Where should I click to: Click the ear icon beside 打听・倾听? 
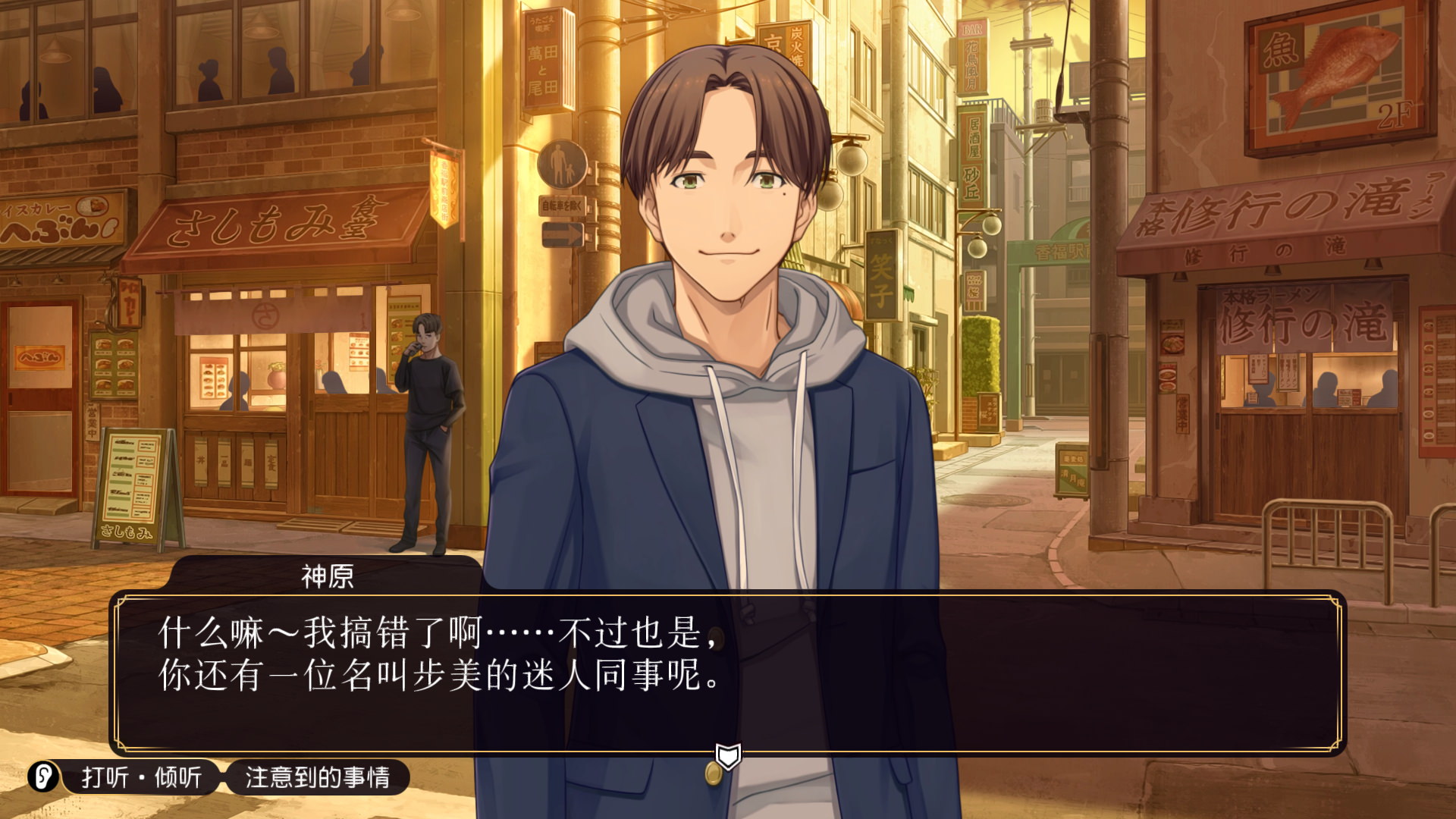pyautogui.click(x=43, y=777)
